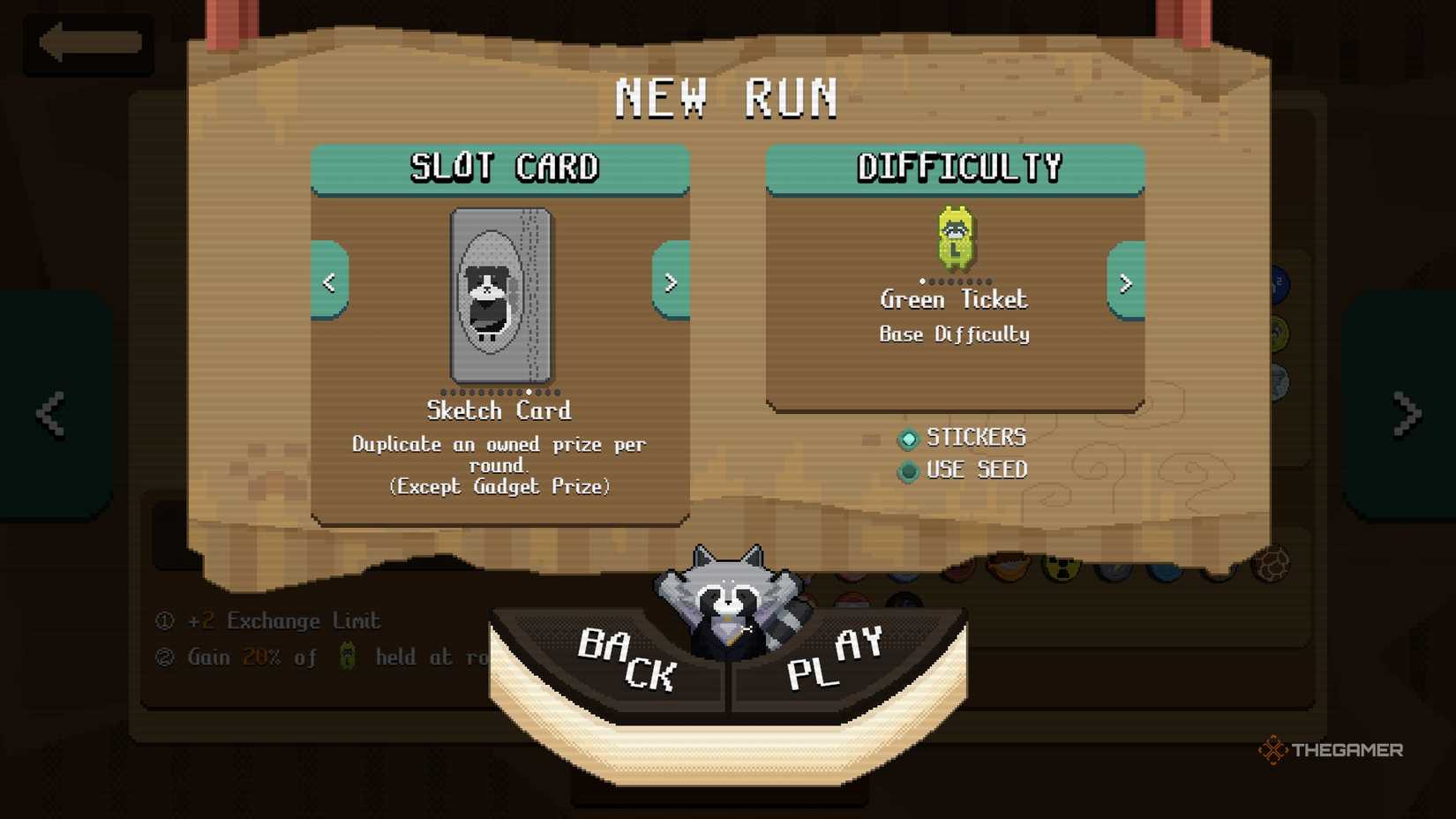
Task: Enable the STICKERS option
Action: pyautogui.click(x=908, y=439)
